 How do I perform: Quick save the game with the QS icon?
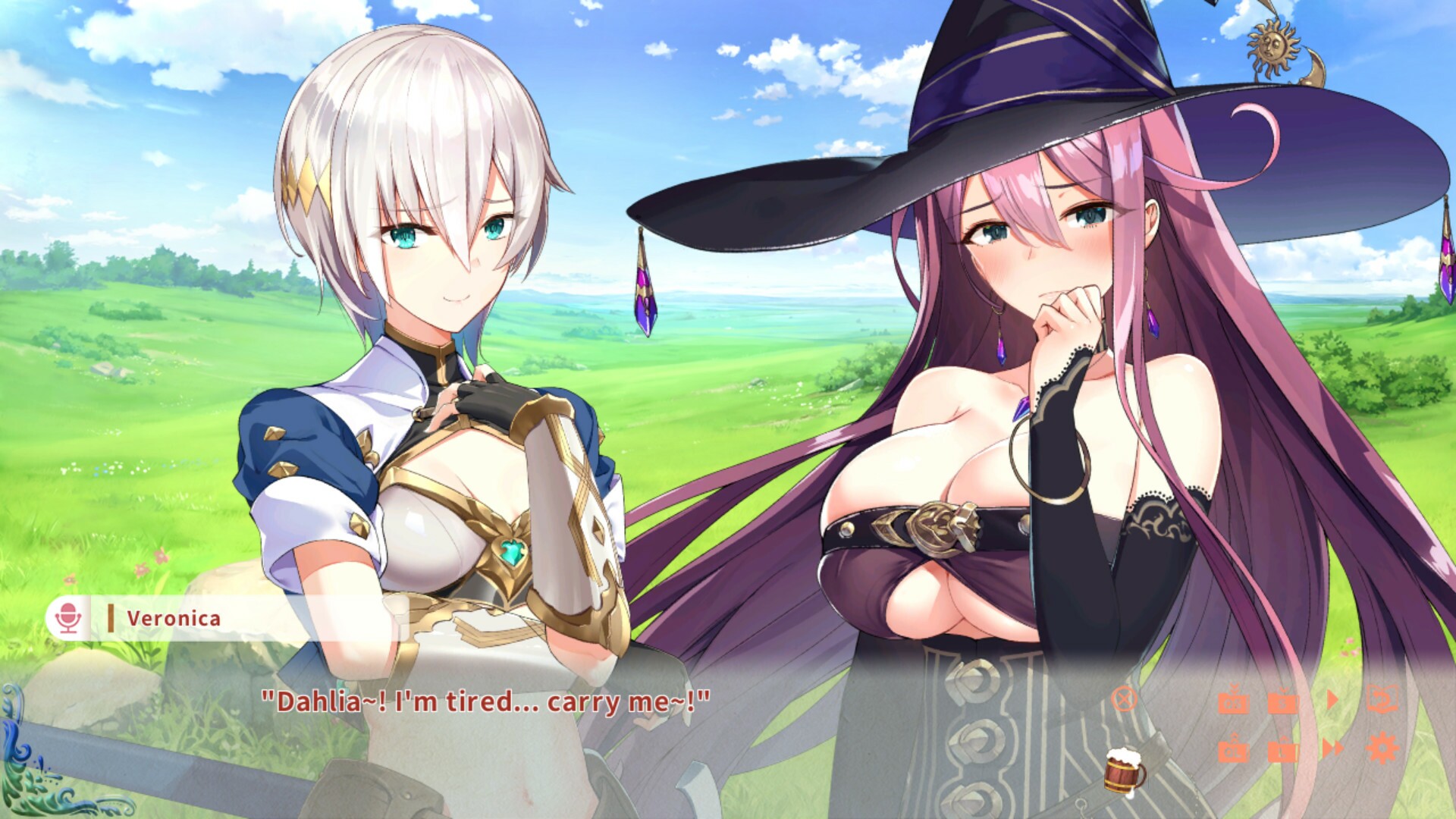click(x=1235, y=704)
